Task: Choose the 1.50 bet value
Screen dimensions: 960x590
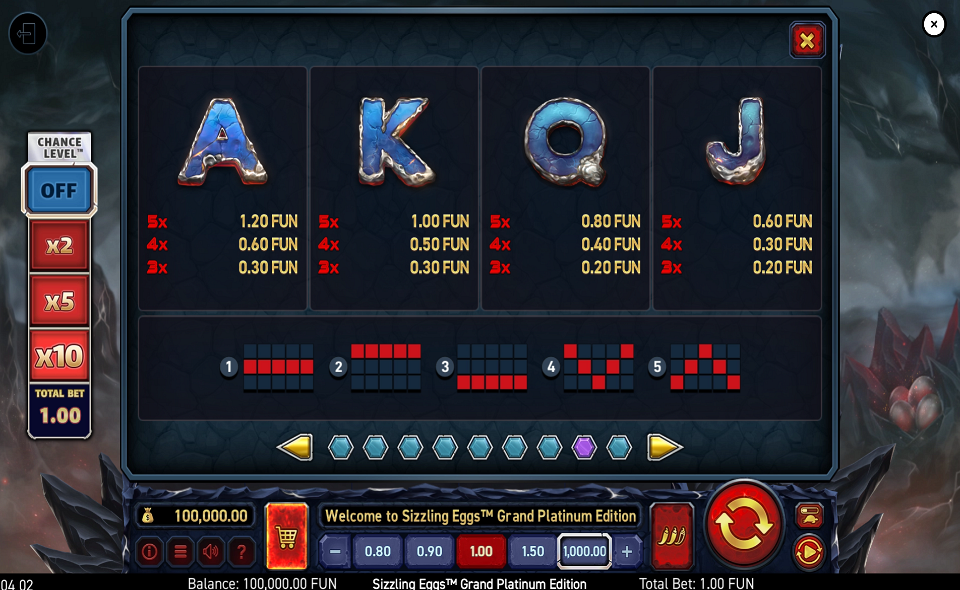Action: [x=532, y=551]
